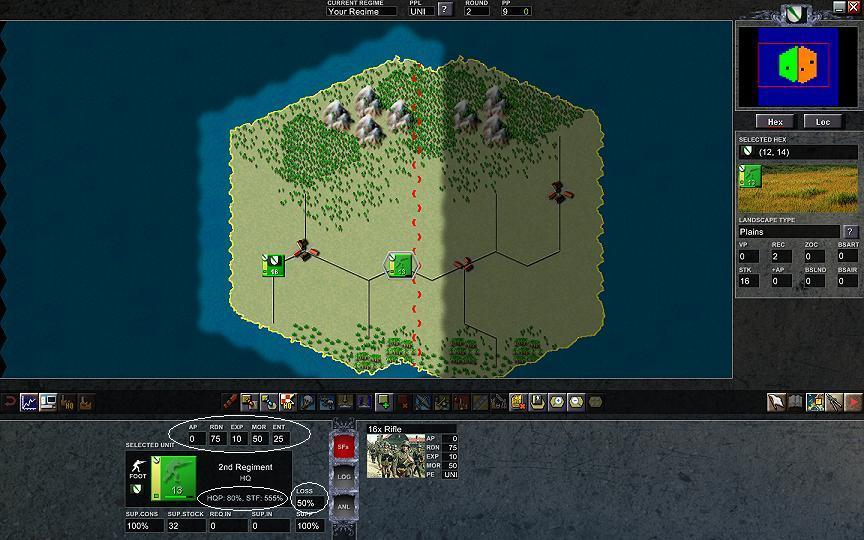Switch to the Hex view button
Screen dimensions: 864x540
pos(774,121)
